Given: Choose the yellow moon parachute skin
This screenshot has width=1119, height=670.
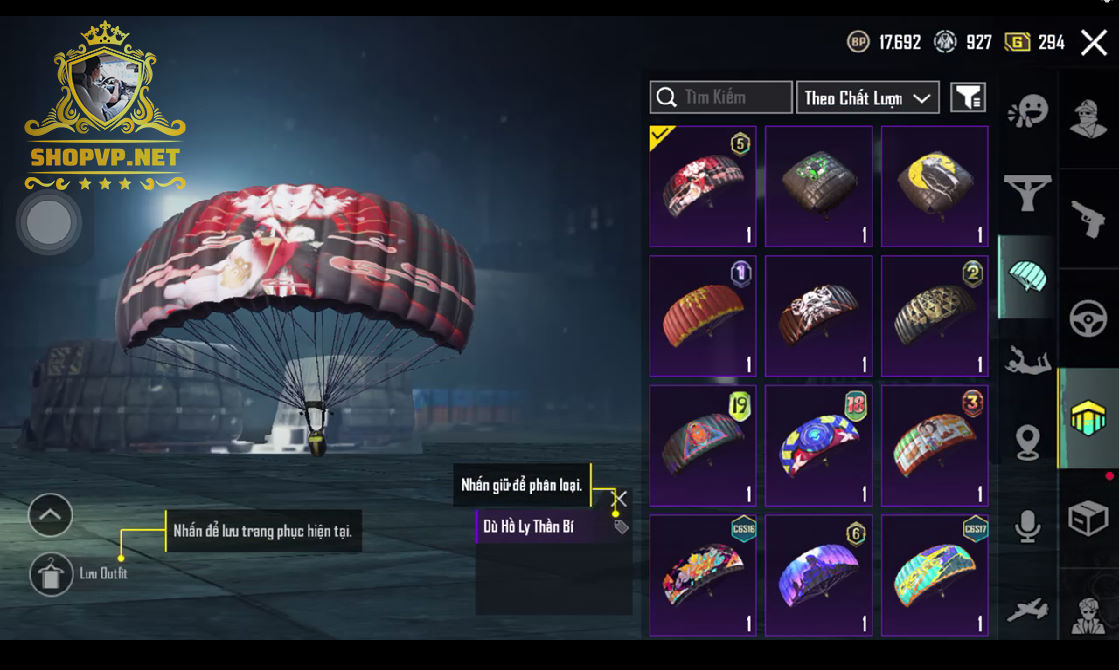Looking at the screenshot, I should click(x=934, y=186).
